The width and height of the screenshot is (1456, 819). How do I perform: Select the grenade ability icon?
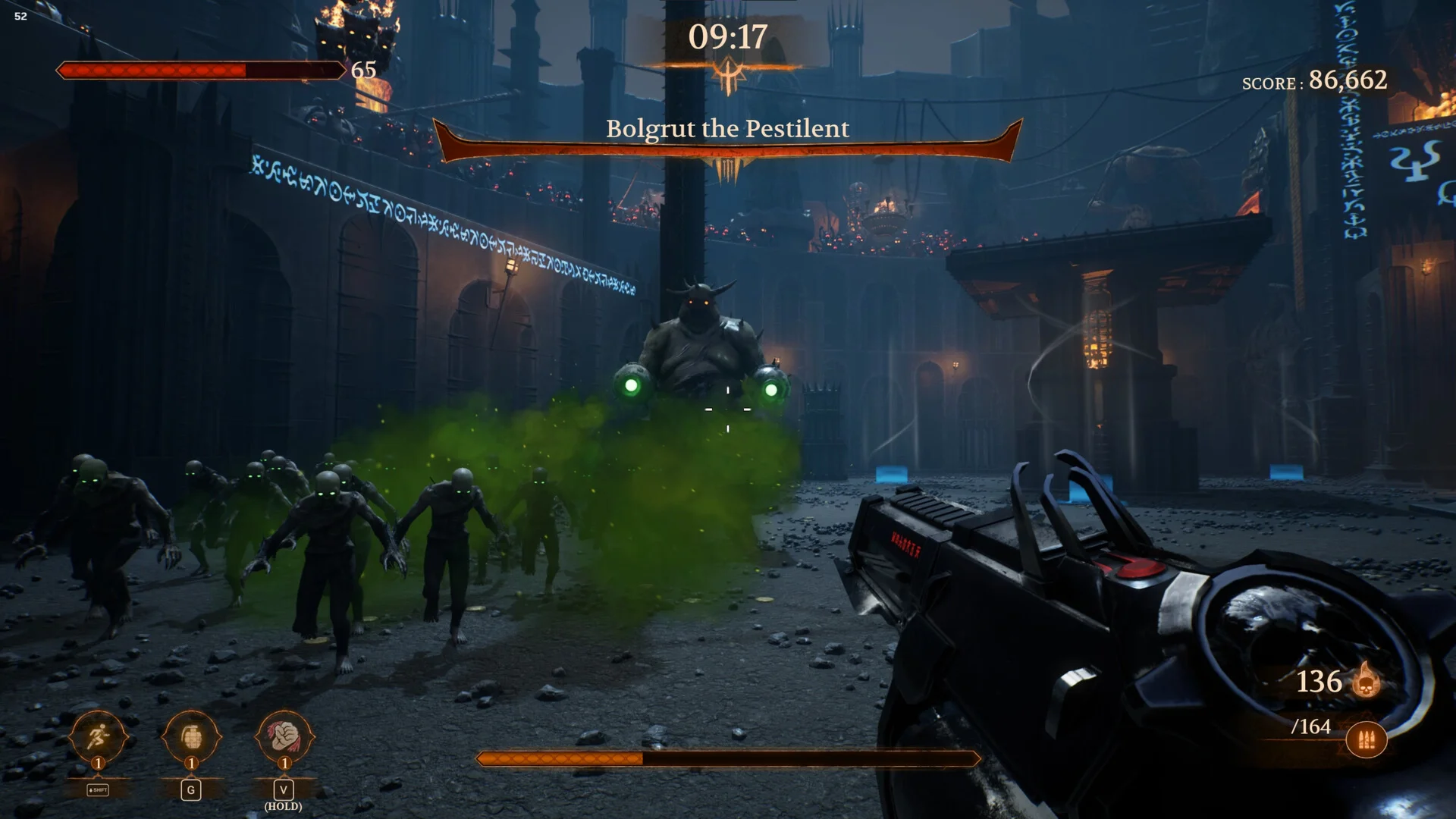pyautogui.click(x=191, y=736)
